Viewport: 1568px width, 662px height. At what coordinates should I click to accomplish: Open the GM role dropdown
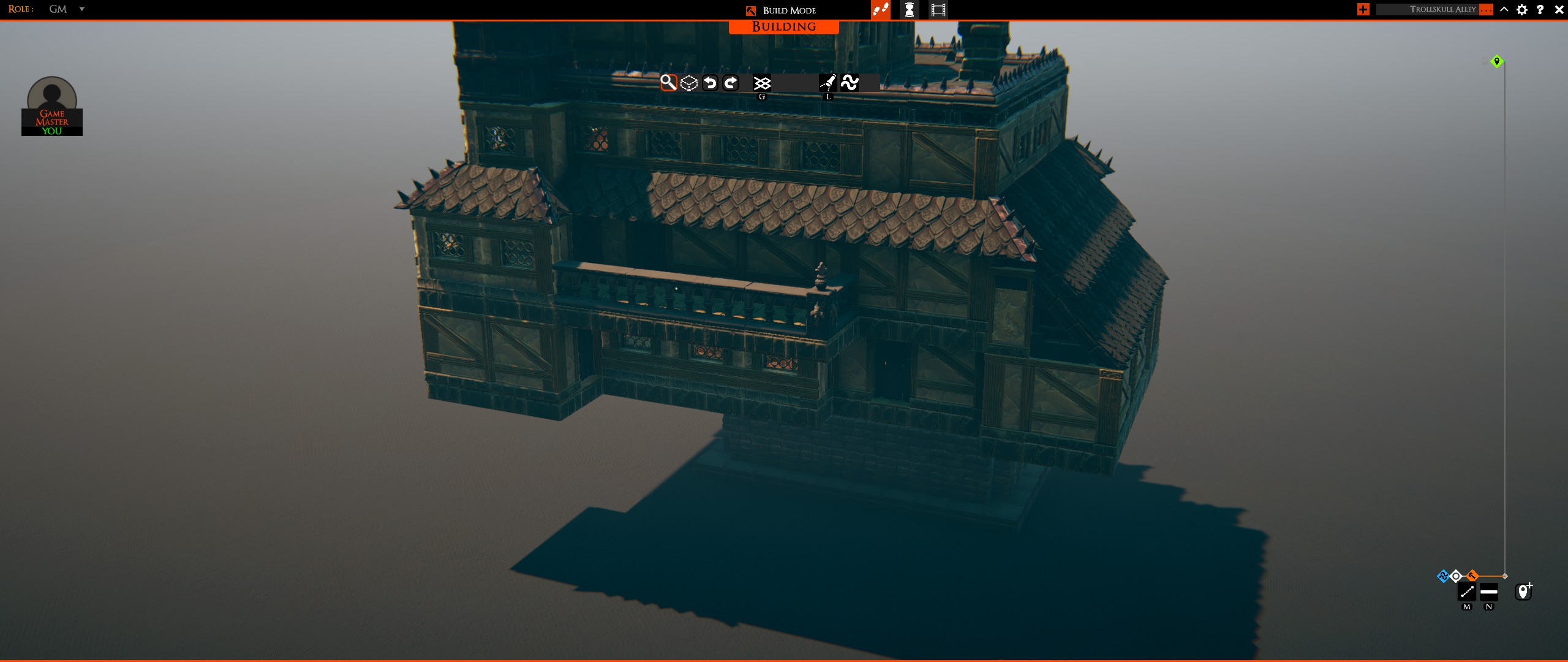(81, 9)
